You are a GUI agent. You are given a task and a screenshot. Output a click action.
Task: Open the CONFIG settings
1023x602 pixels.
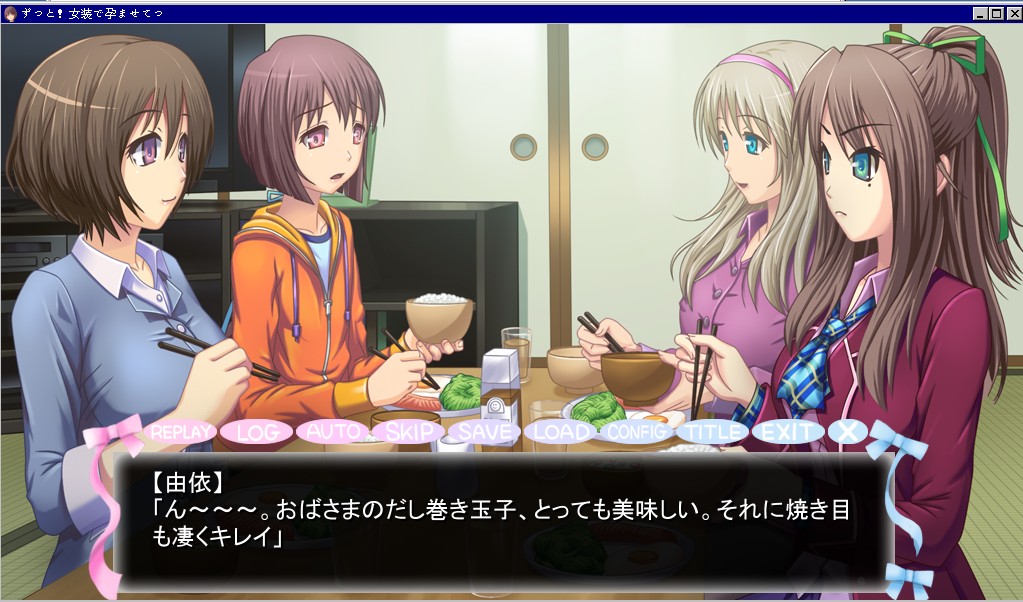[x=637, y=432]
